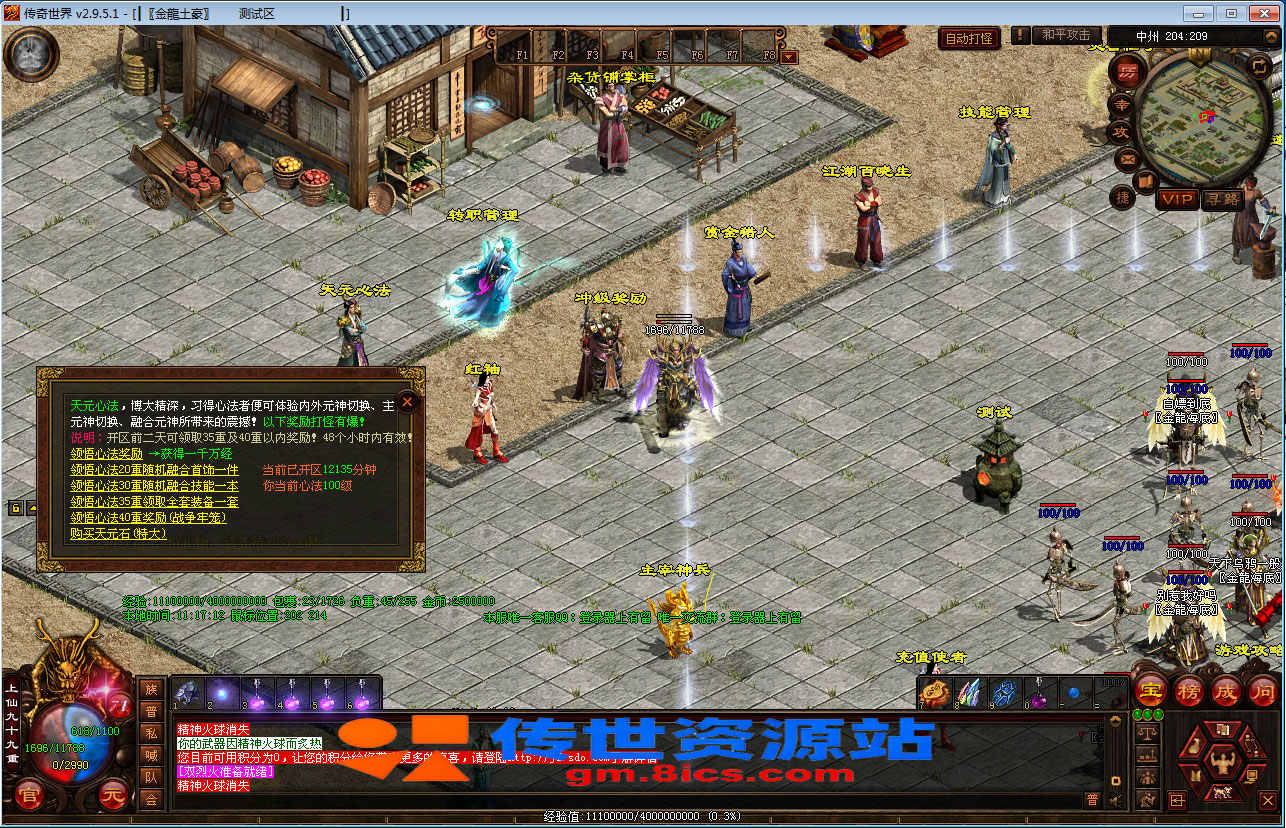1286x828 pixels.
Task: Click the pet icon in the hexagon menu
Action: point(1222,792)
